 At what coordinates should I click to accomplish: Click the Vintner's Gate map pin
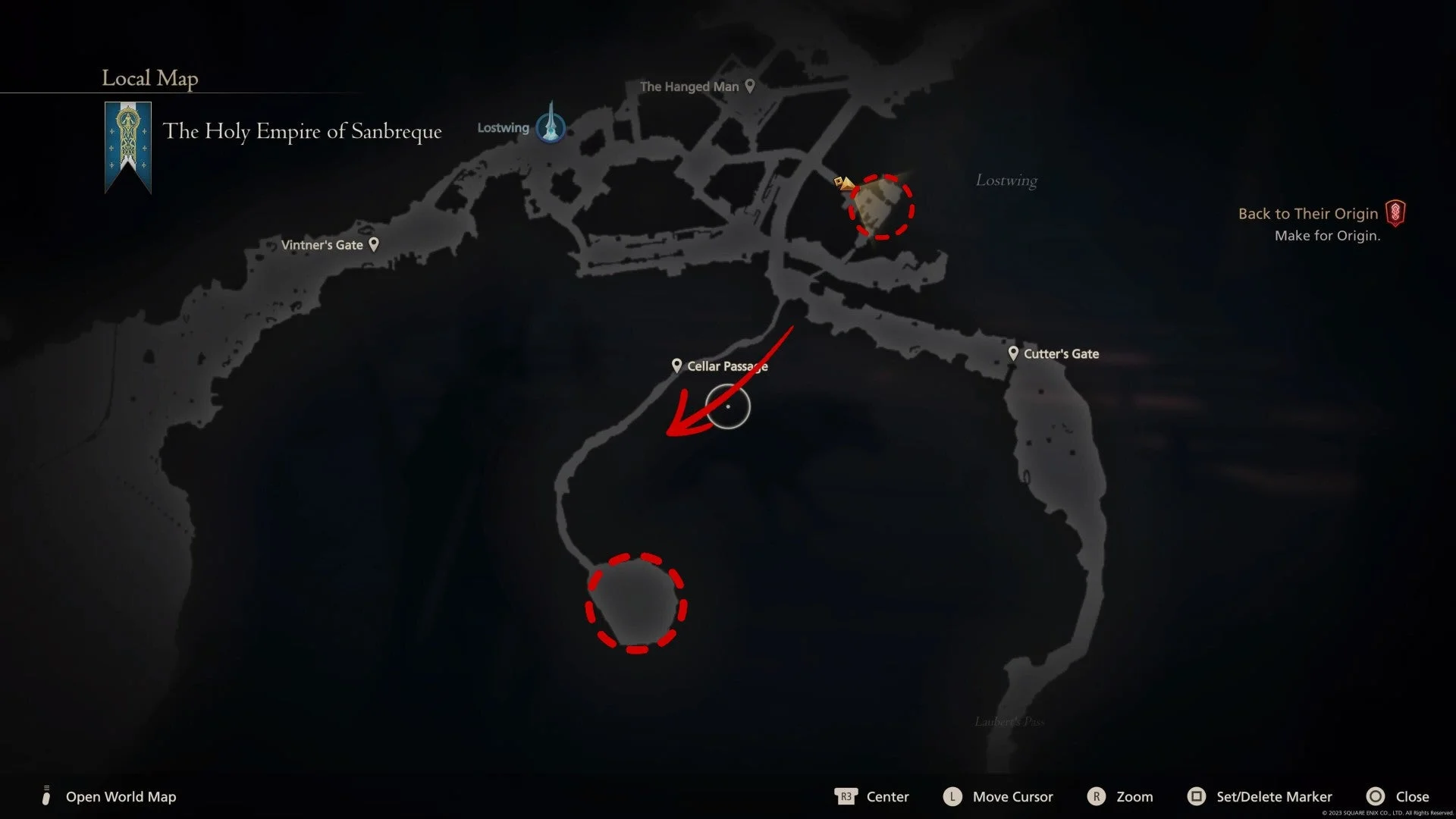click(373, 243)
